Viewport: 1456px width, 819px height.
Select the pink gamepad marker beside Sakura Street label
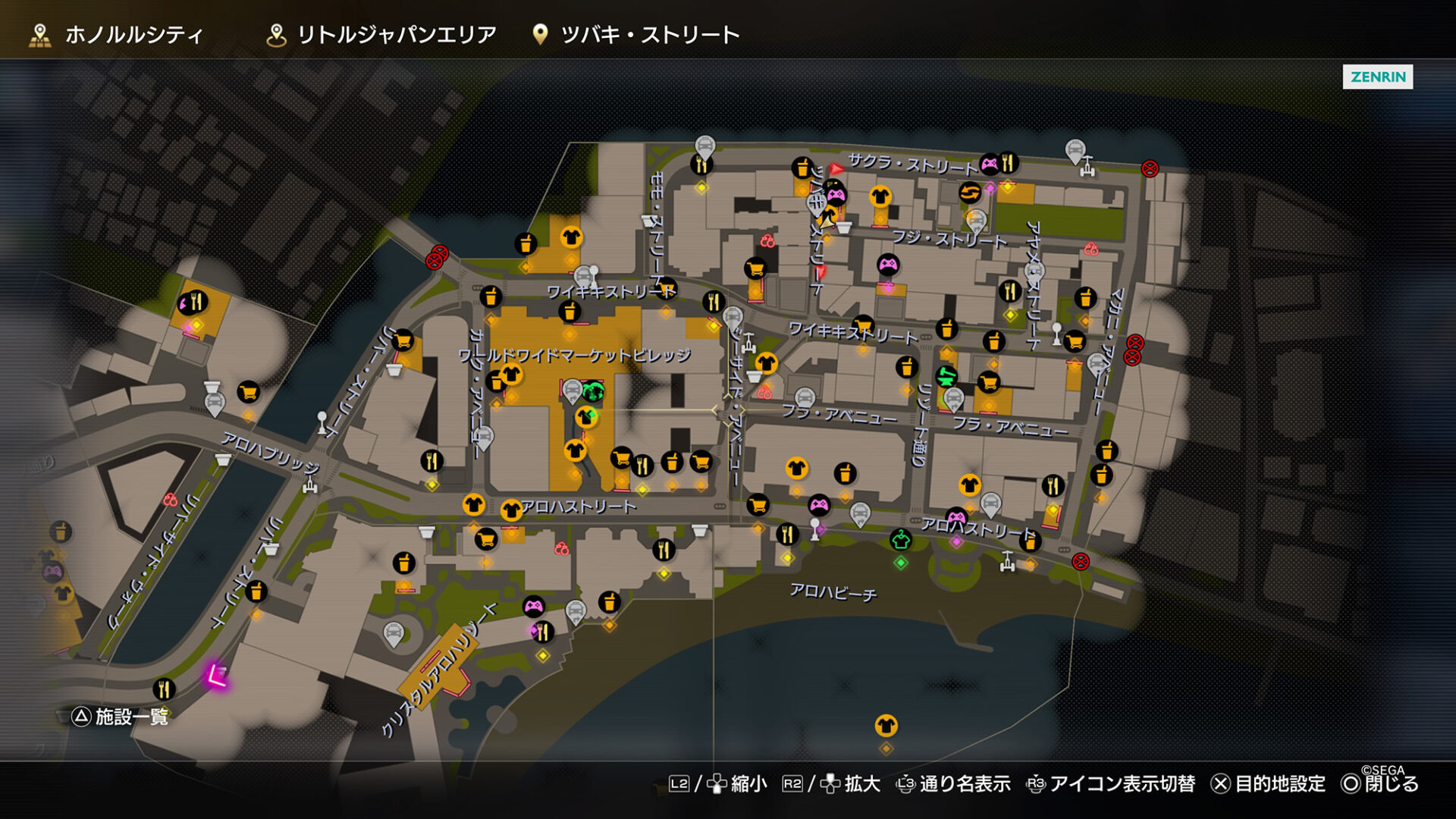pos(990,163)
